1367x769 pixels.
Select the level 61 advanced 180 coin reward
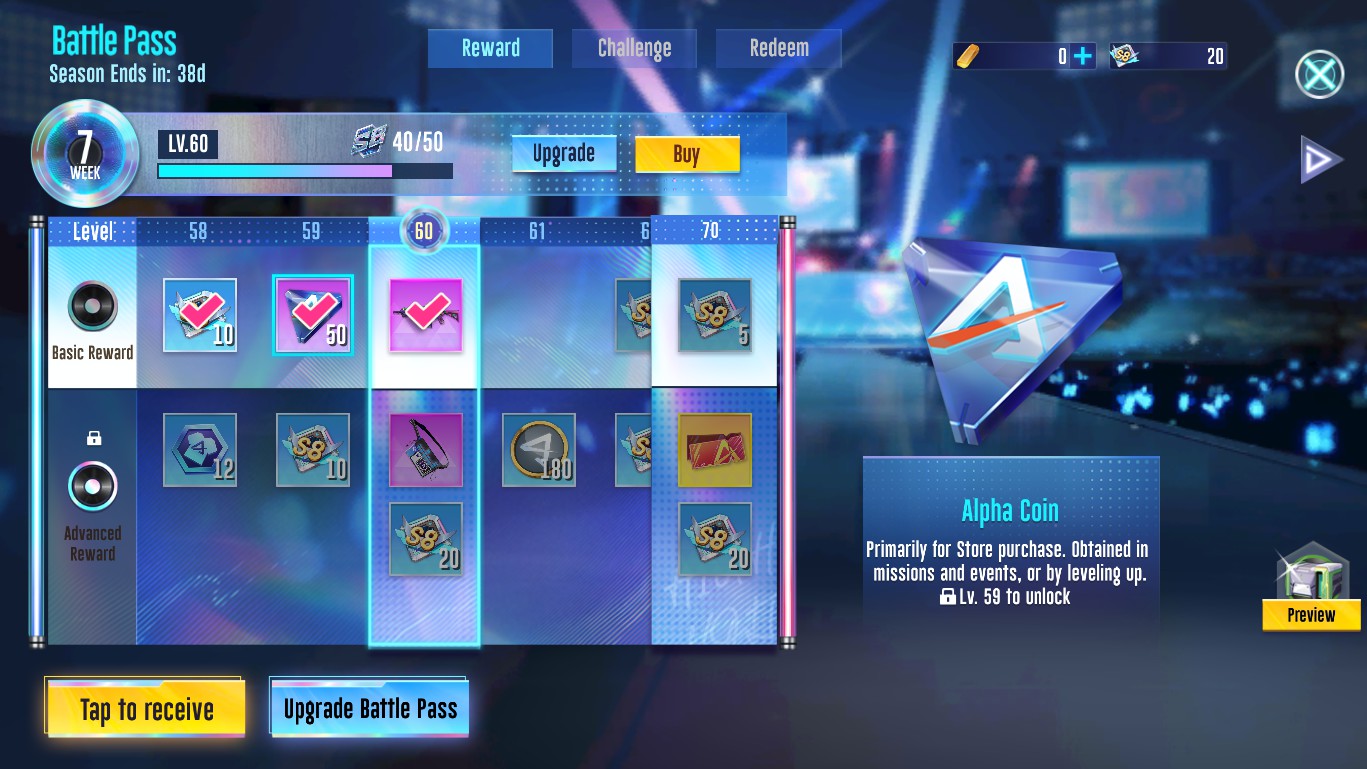[x=538, y=450]
